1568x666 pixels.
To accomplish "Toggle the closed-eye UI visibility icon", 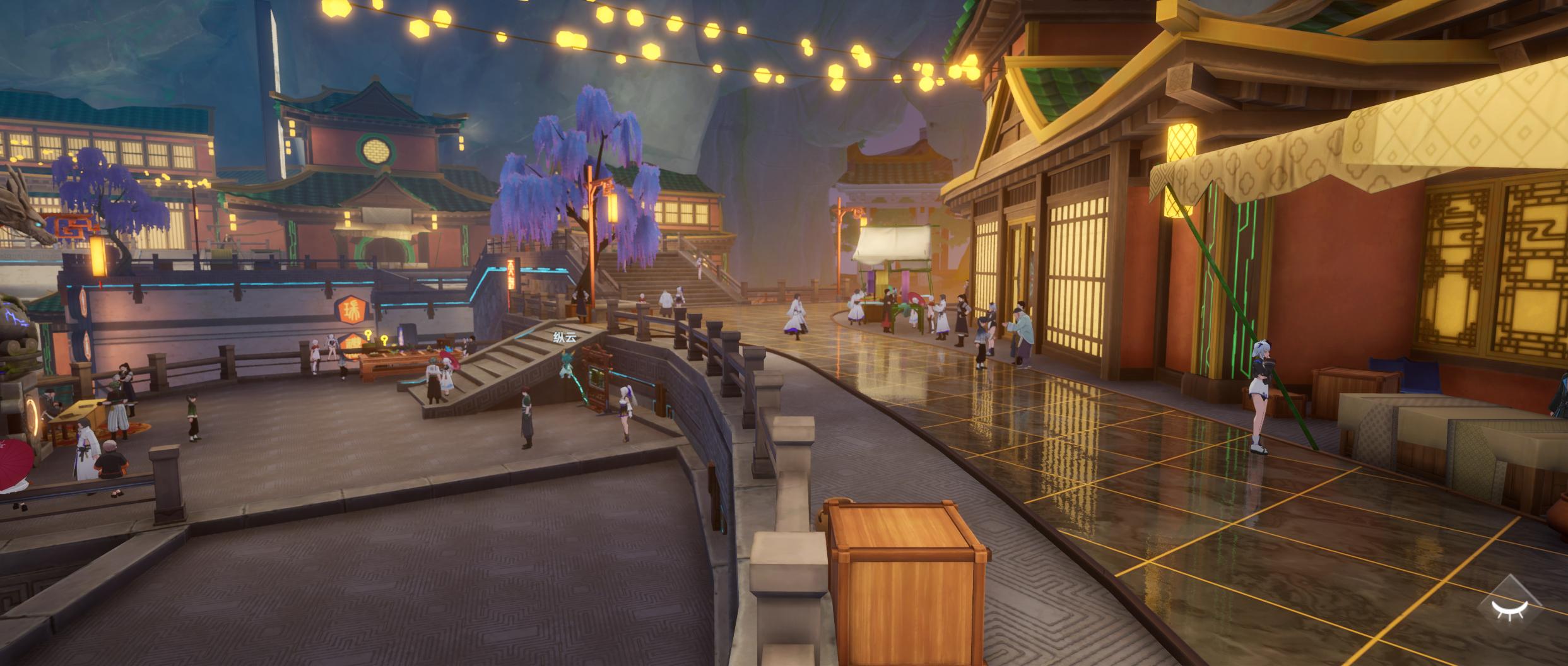I will (1509, 609).
